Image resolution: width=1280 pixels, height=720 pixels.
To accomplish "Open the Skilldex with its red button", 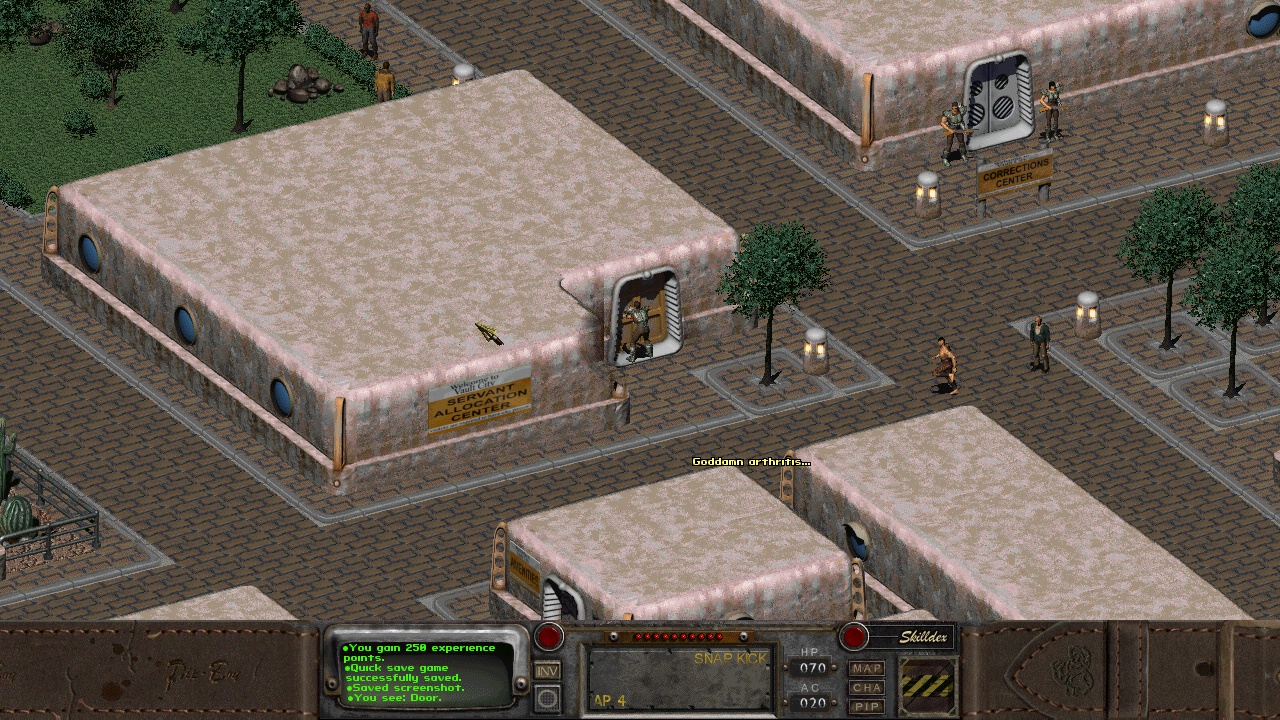I will [x=854, y=637].
